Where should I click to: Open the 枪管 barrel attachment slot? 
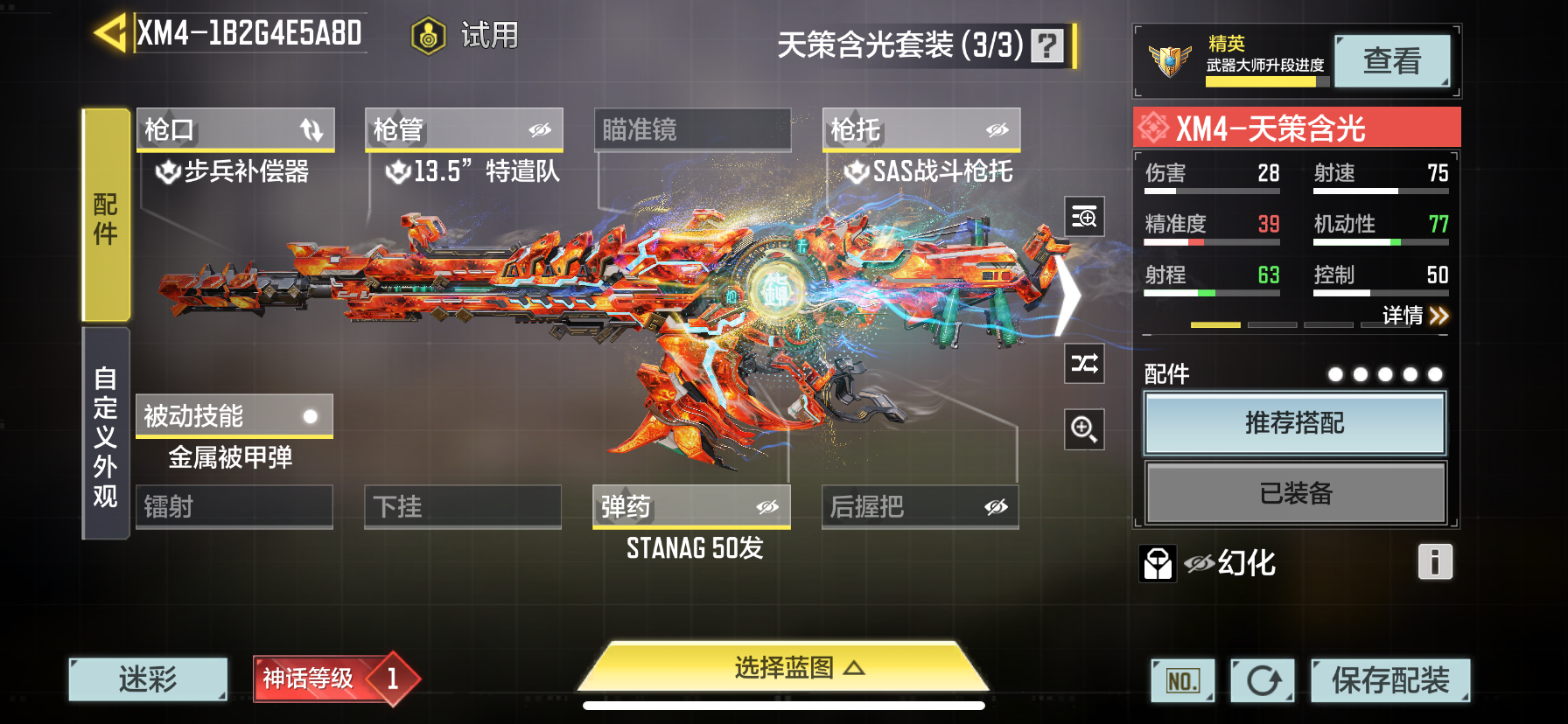click(464, 130)
